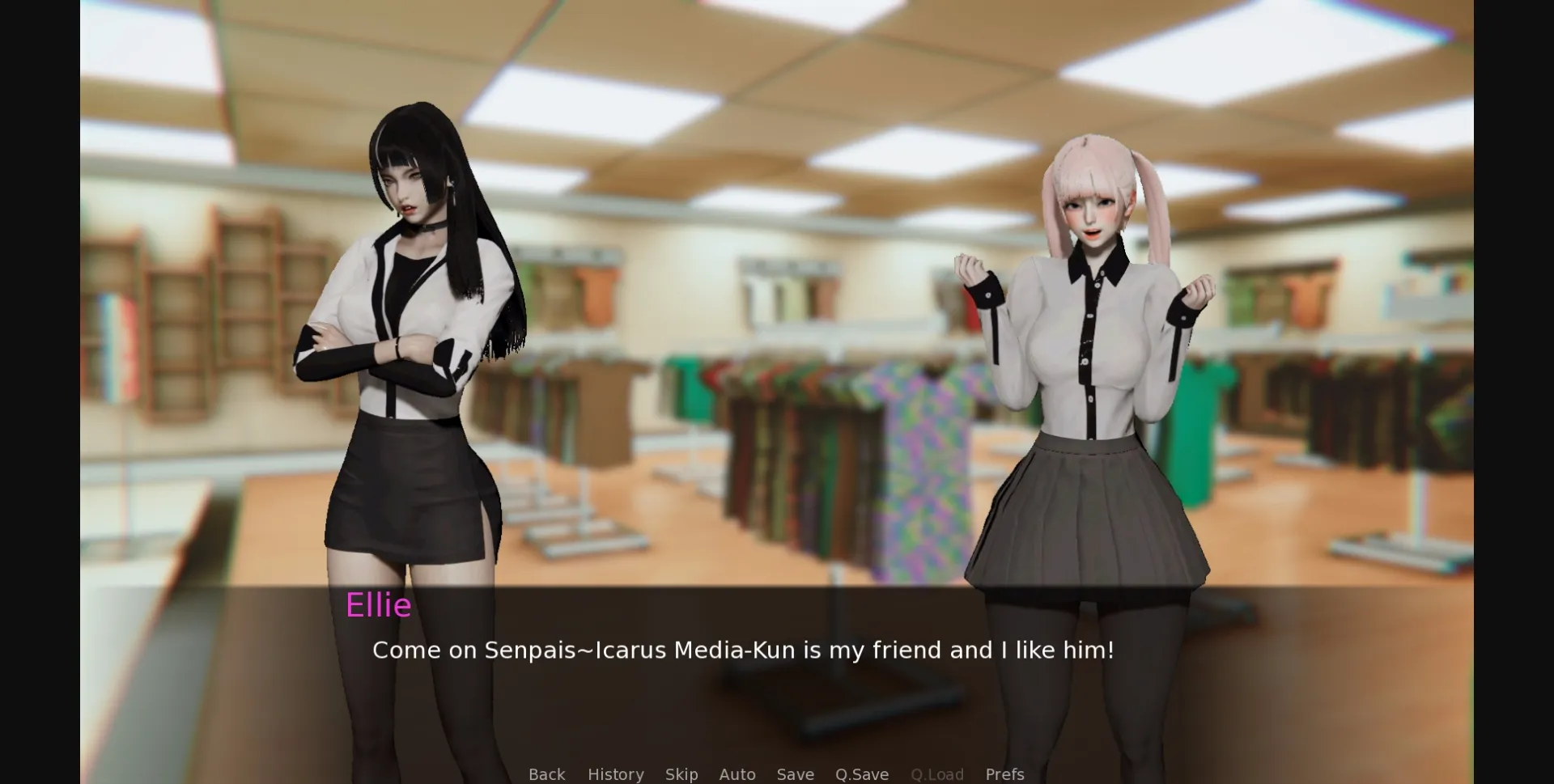Click Save in the bottom quick menu

pos(795,774)
